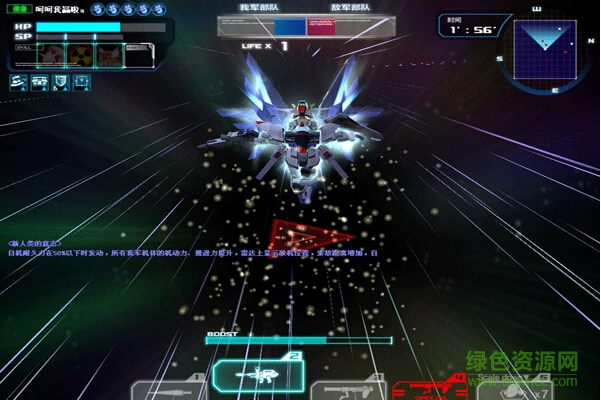Viewport: 601px width, 400px height.
Task: Select the highlighted rifle weapon slot 2
Action: [x=257, y=376]
